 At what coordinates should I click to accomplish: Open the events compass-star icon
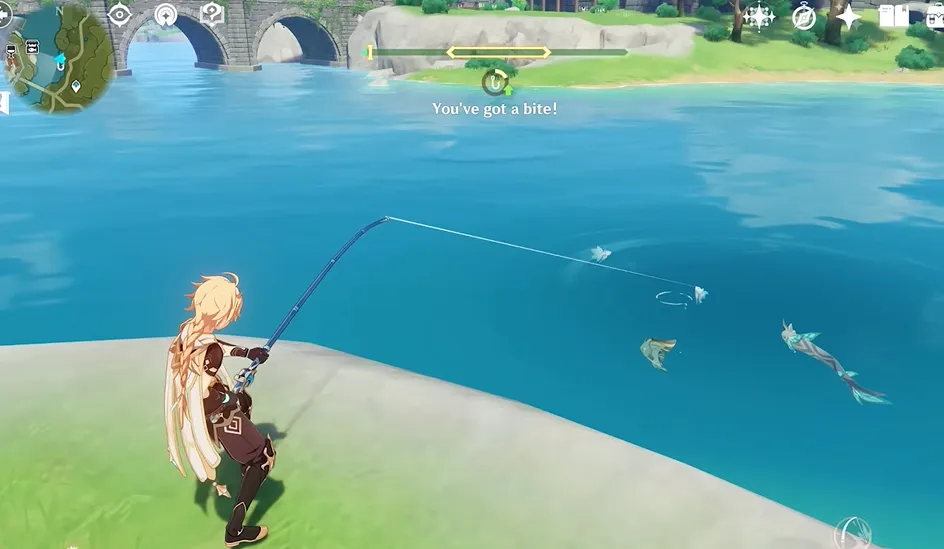[x=759, y=16]
